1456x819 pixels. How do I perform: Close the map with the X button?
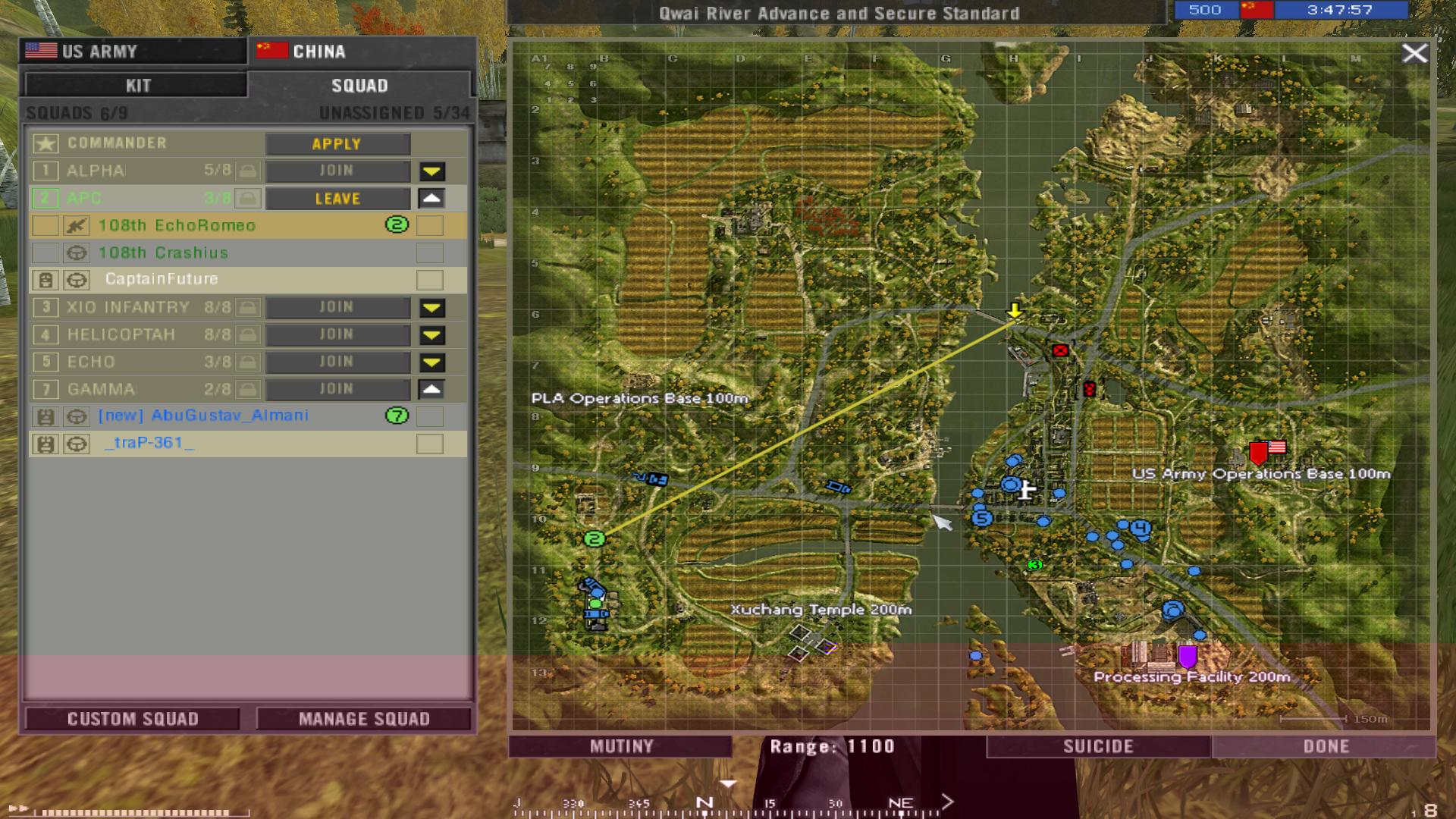click(x=1414, y=53)
